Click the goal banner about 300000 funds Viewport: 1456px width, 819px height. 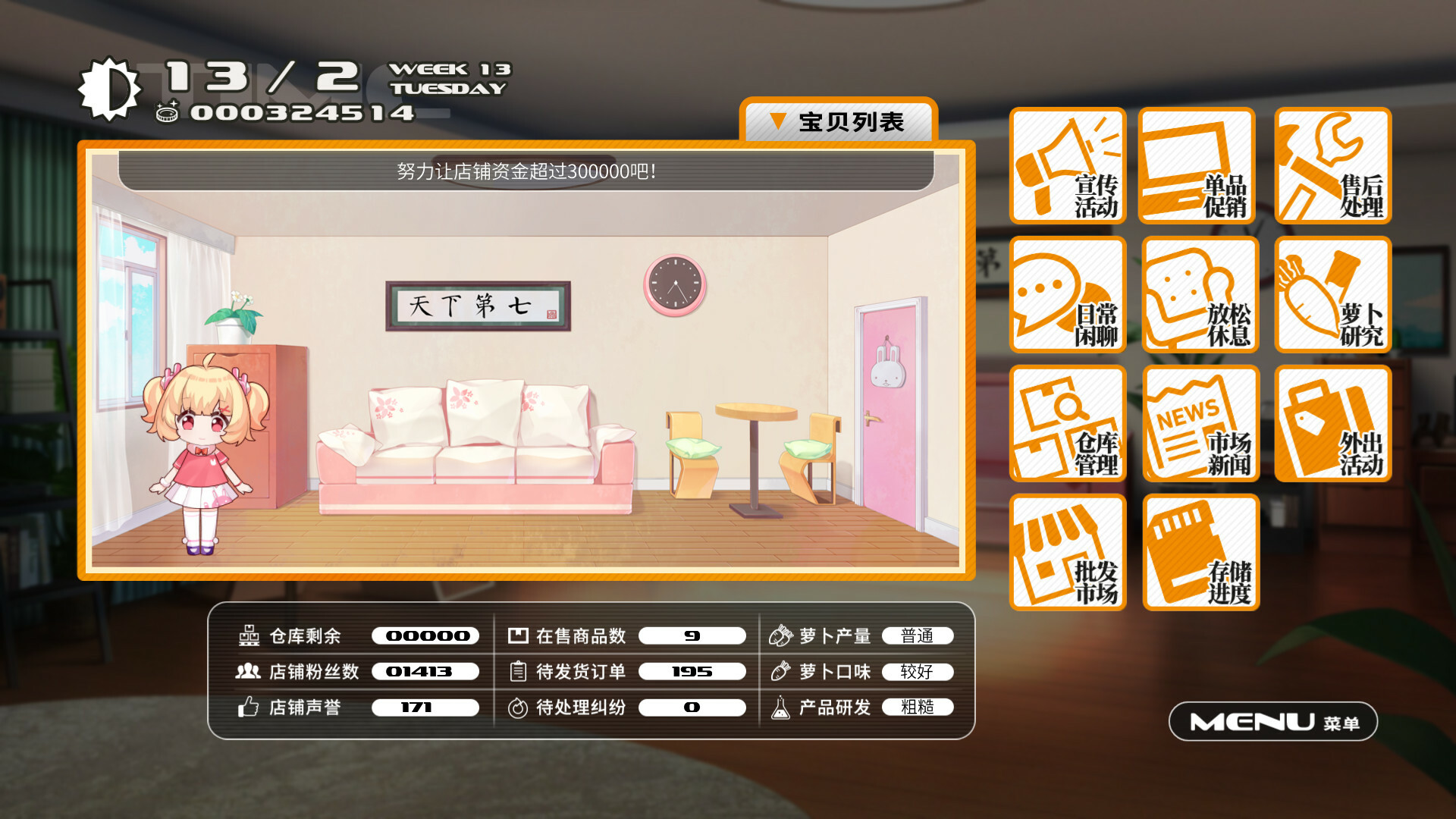click(x=526, y=170)
